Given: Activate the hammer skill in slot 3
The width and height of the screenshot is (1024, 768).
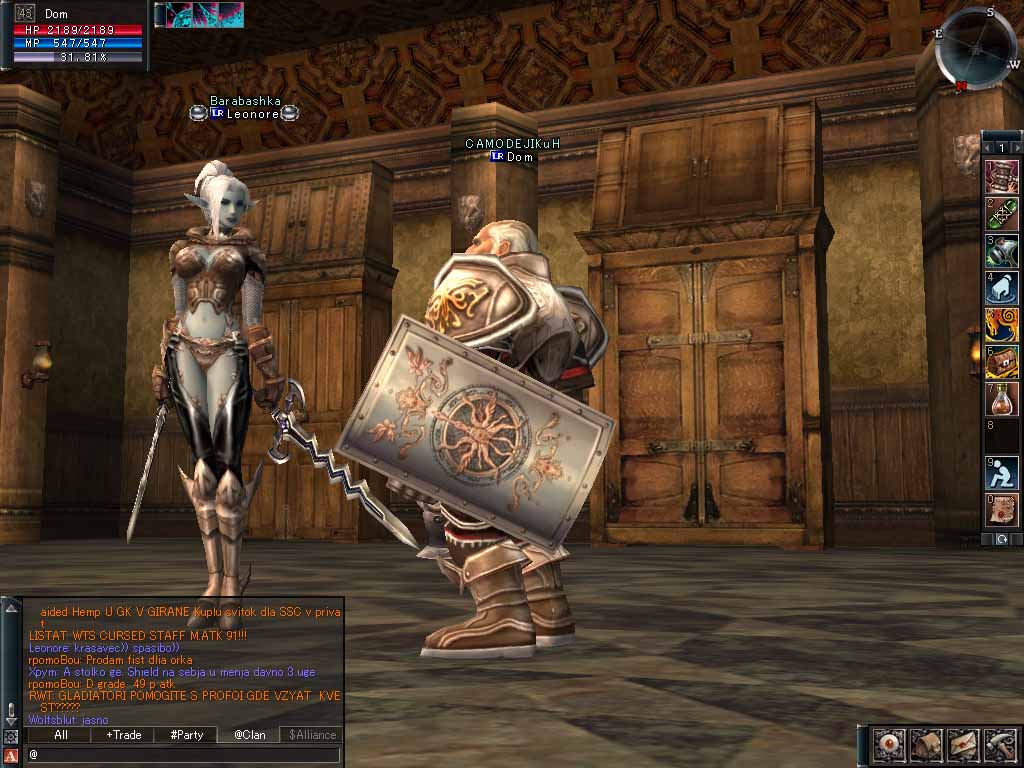Looking at the screenshot, I should click(x=1002, y=250).
